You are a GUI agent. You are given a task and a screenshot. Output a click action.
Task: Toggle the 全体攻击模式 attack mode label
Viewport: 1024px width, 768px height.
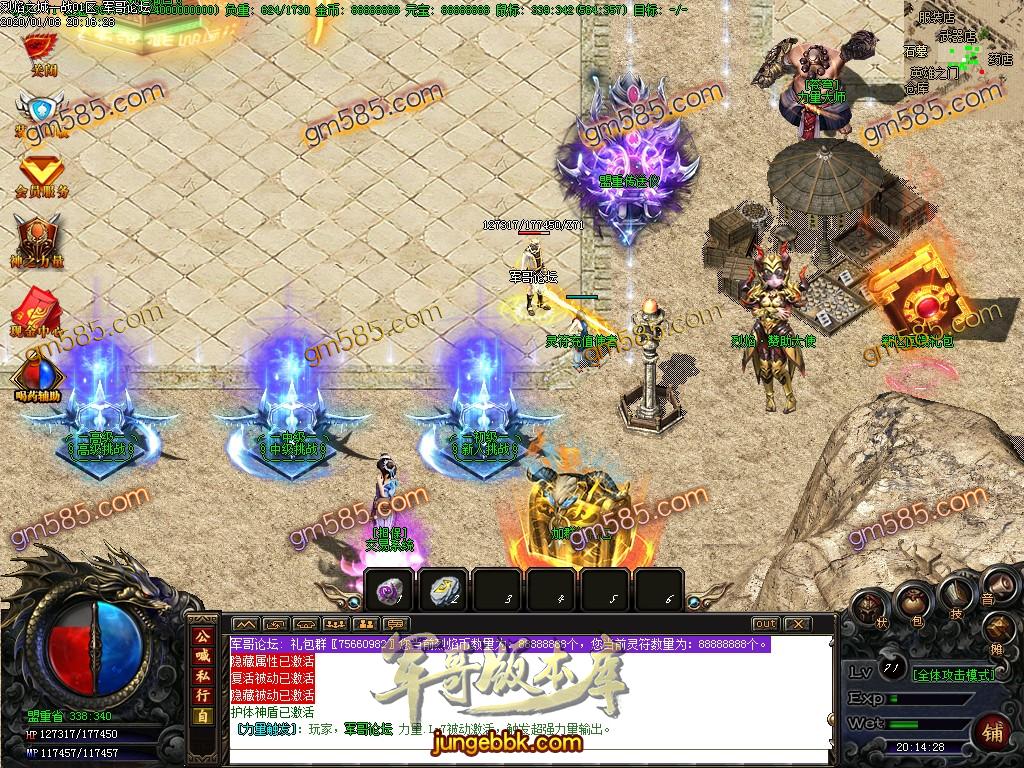955,674
